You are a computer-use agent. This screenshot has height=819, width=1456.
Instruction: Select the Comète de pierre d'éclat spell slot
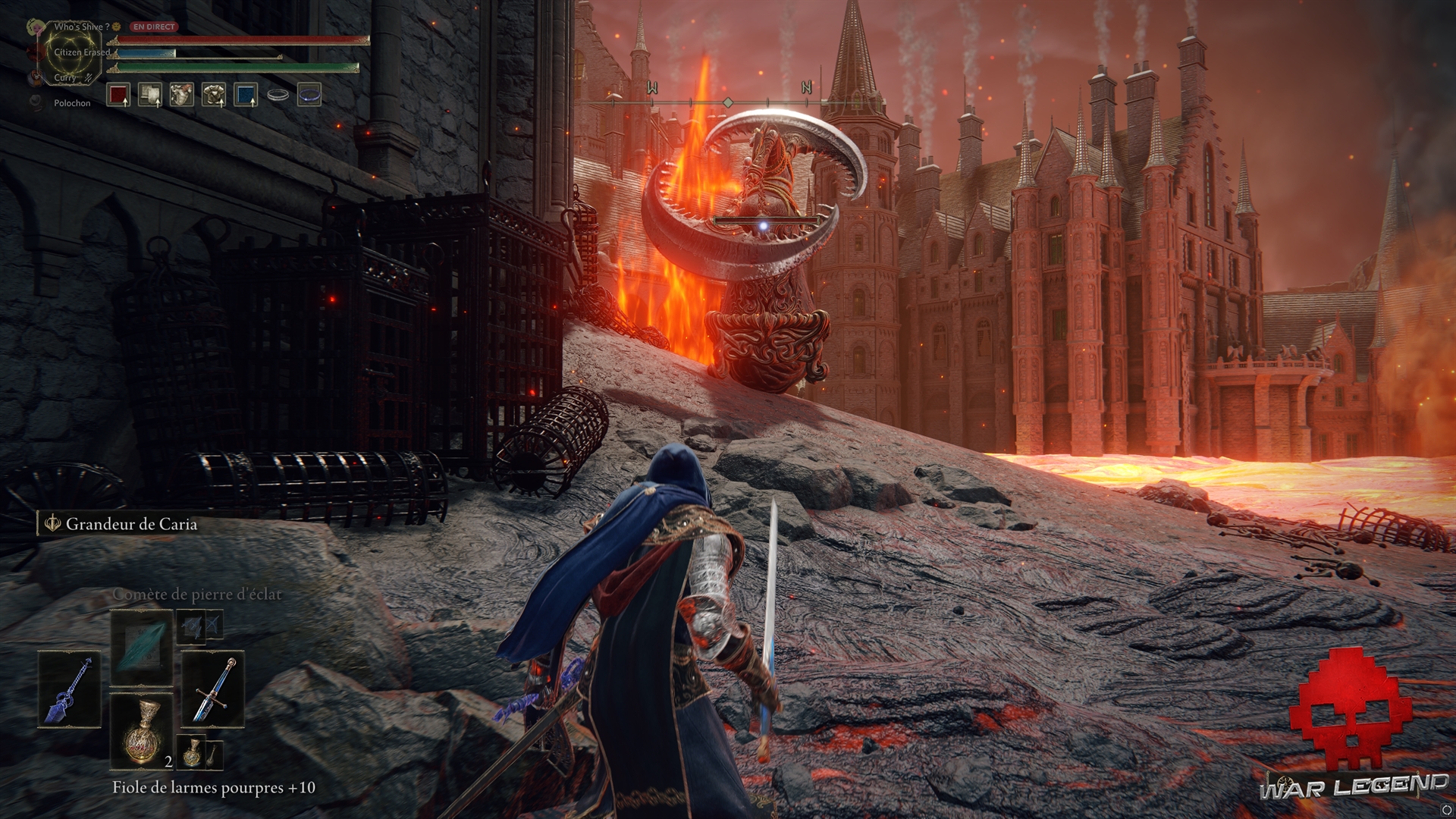[x=142, y=648]
